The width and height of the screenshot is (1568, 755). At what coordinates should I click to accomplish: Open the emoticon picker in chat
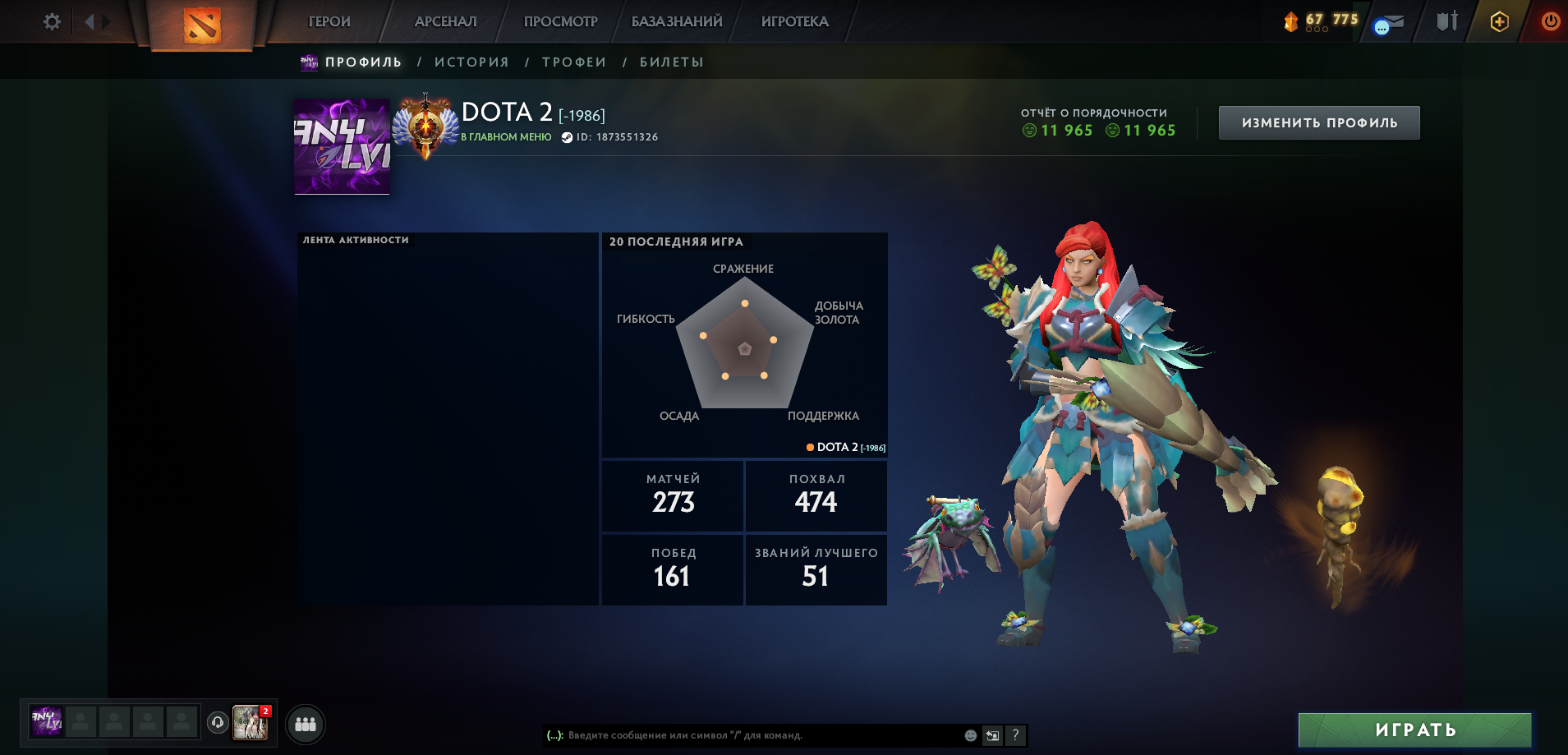pyautogui.click(x=968, y=736)
